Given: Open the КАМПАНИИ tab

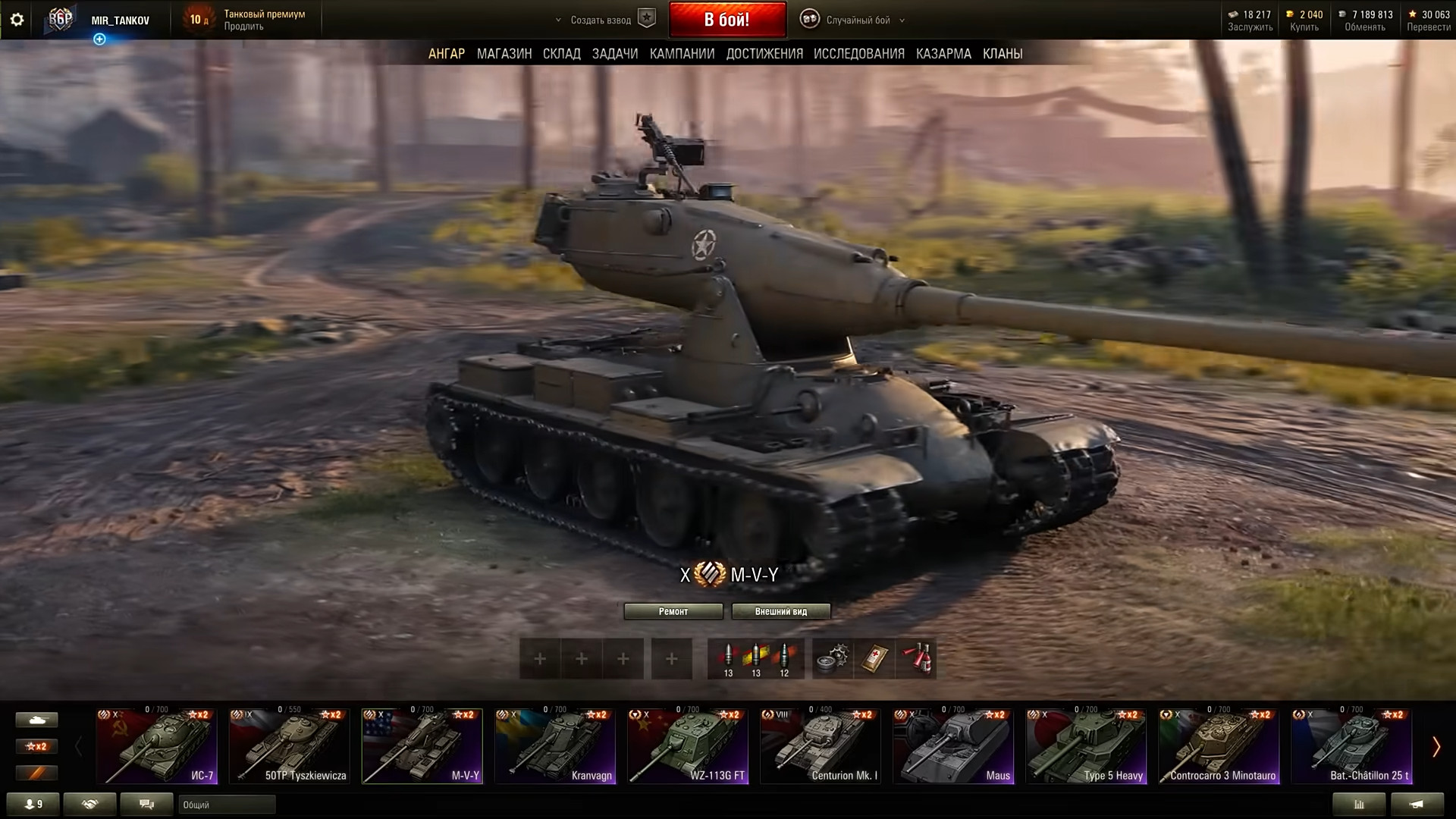Looking at the screenshot, I should (x=682, y=54).
